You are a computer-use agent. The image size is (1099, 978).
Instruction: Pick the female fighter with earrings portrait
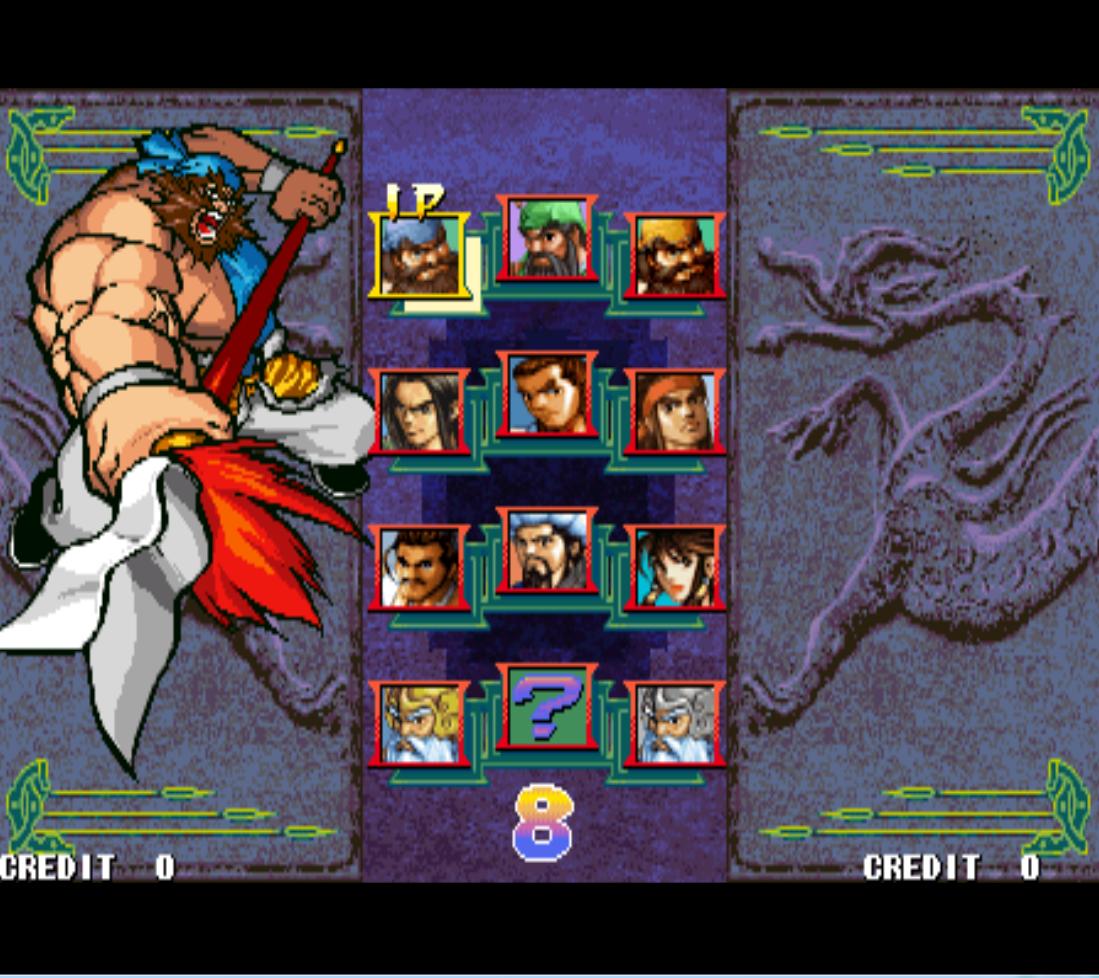click(x=675, y=567)
